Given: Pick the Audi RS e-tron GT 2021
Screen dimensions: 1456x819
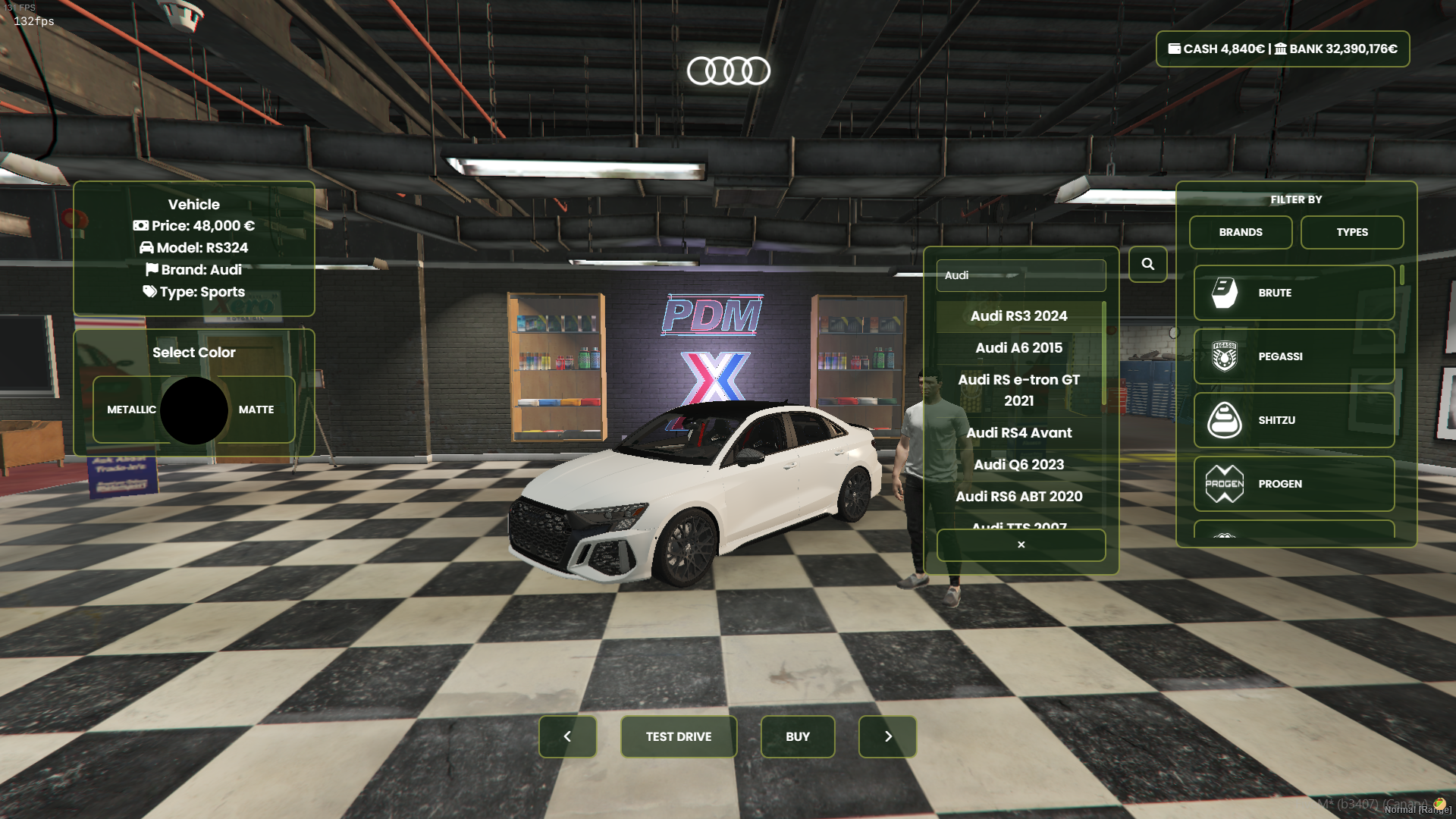Looking at the screenshot, I should point(1018,390).
